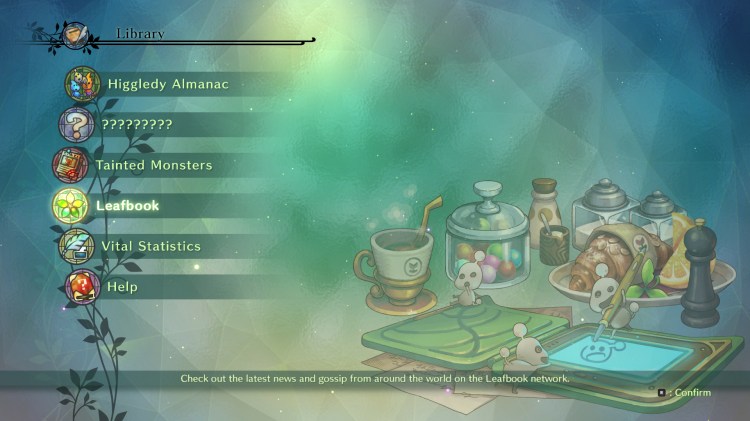Screen dimensions: 750x421
Task: View Vital Statistics
Action: pyautogui.click(x=150, y=246)
